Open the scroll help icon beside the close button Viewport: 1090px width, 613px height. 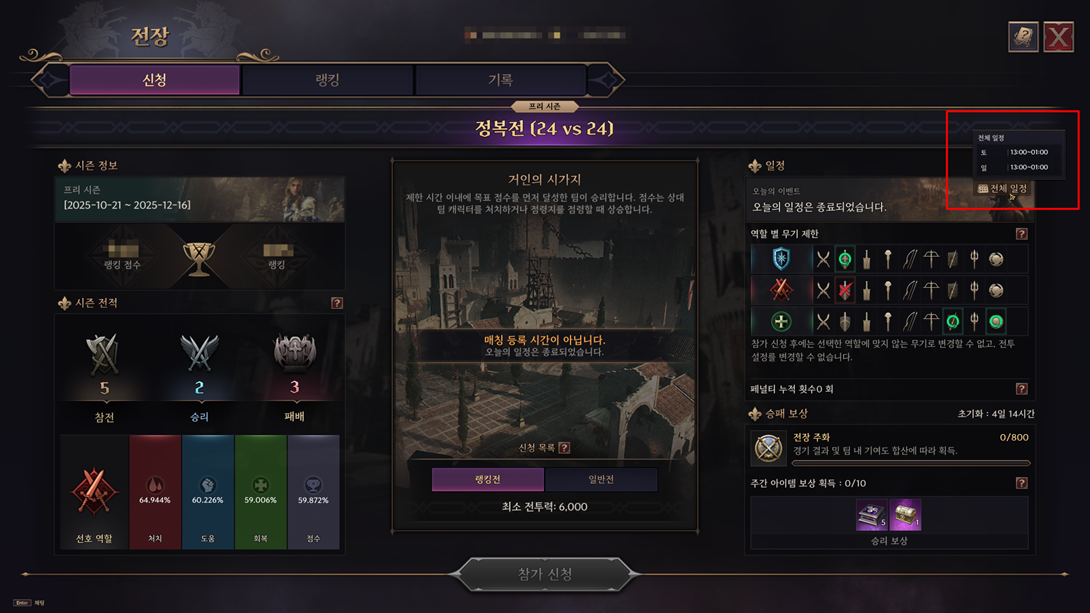click(1022, 37)
